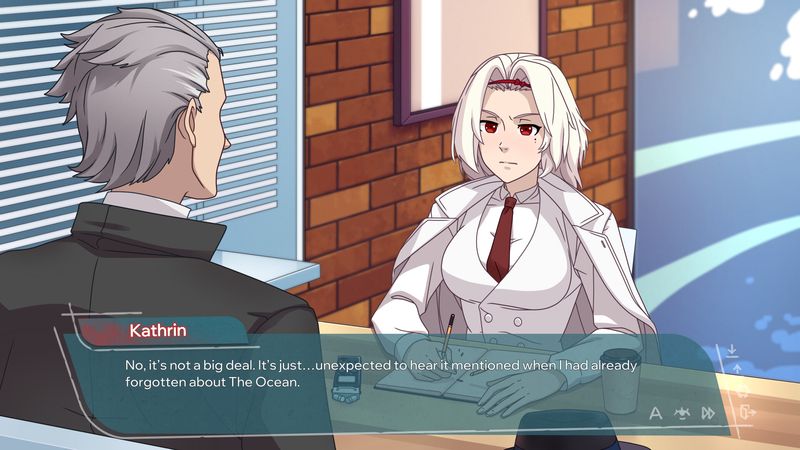Image resolution: width=800 pixels, height=450 pixels.
Task: Exit via the door-with-arrow icon
Action: (746, 411)
